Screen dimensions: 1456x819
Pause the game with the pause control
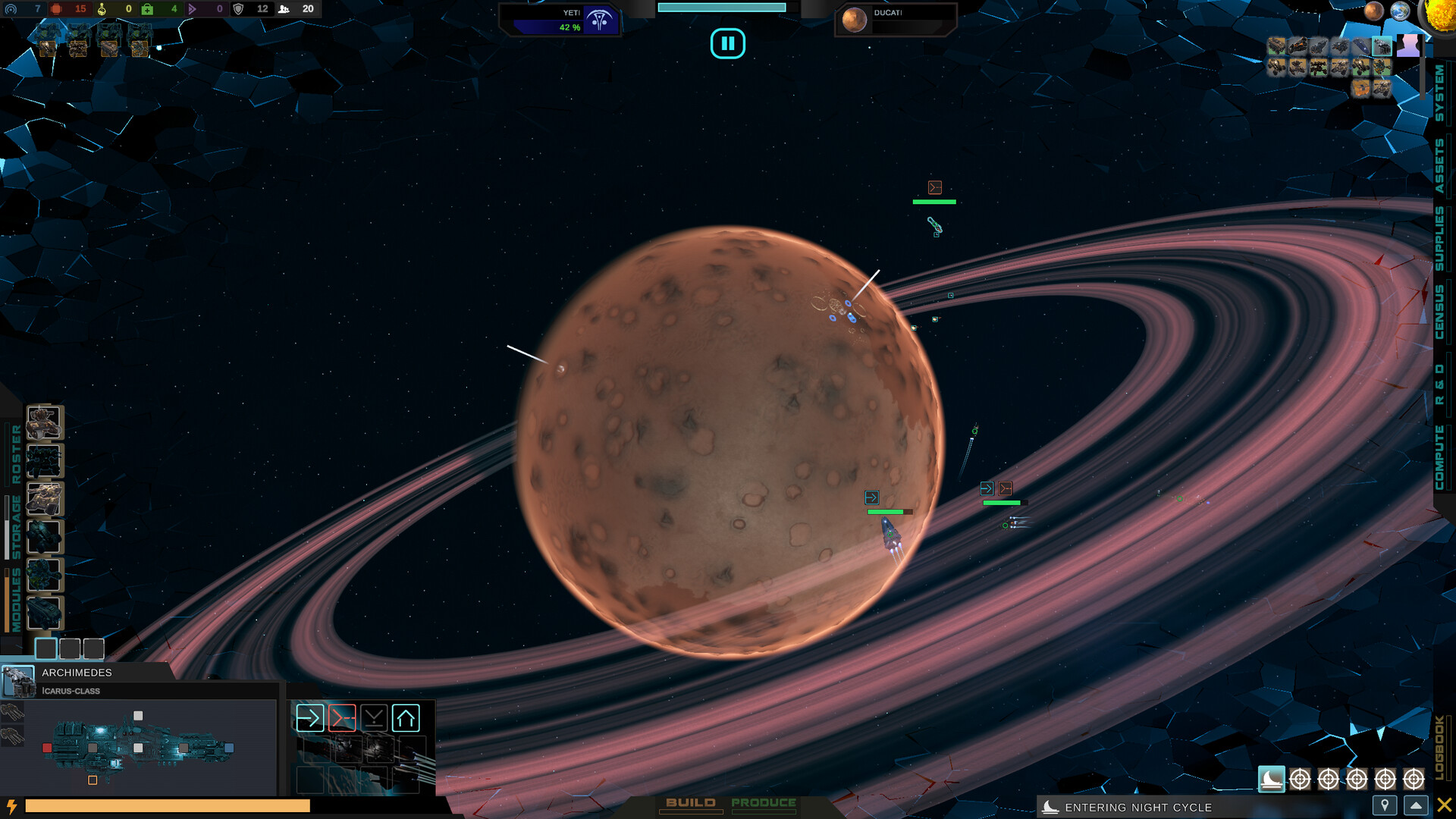point(728,43)
